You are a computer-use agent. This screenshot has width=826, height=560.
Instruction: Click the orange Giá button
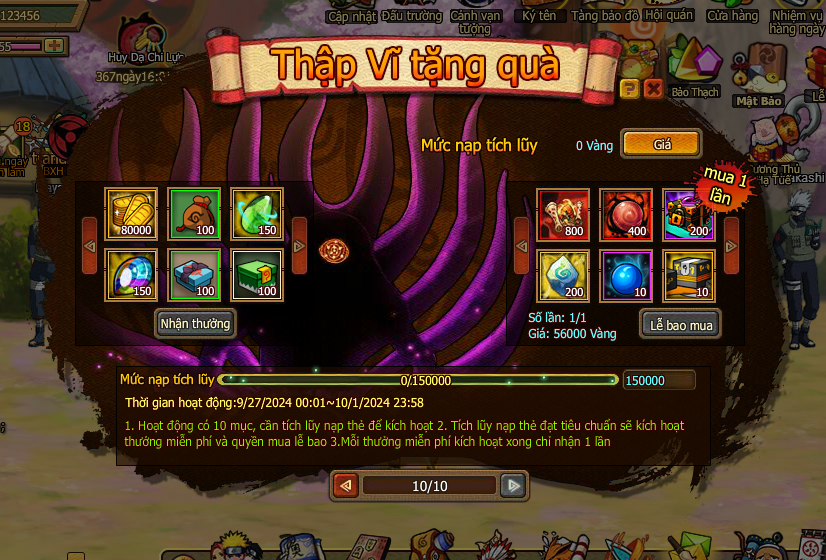point(661,144)
